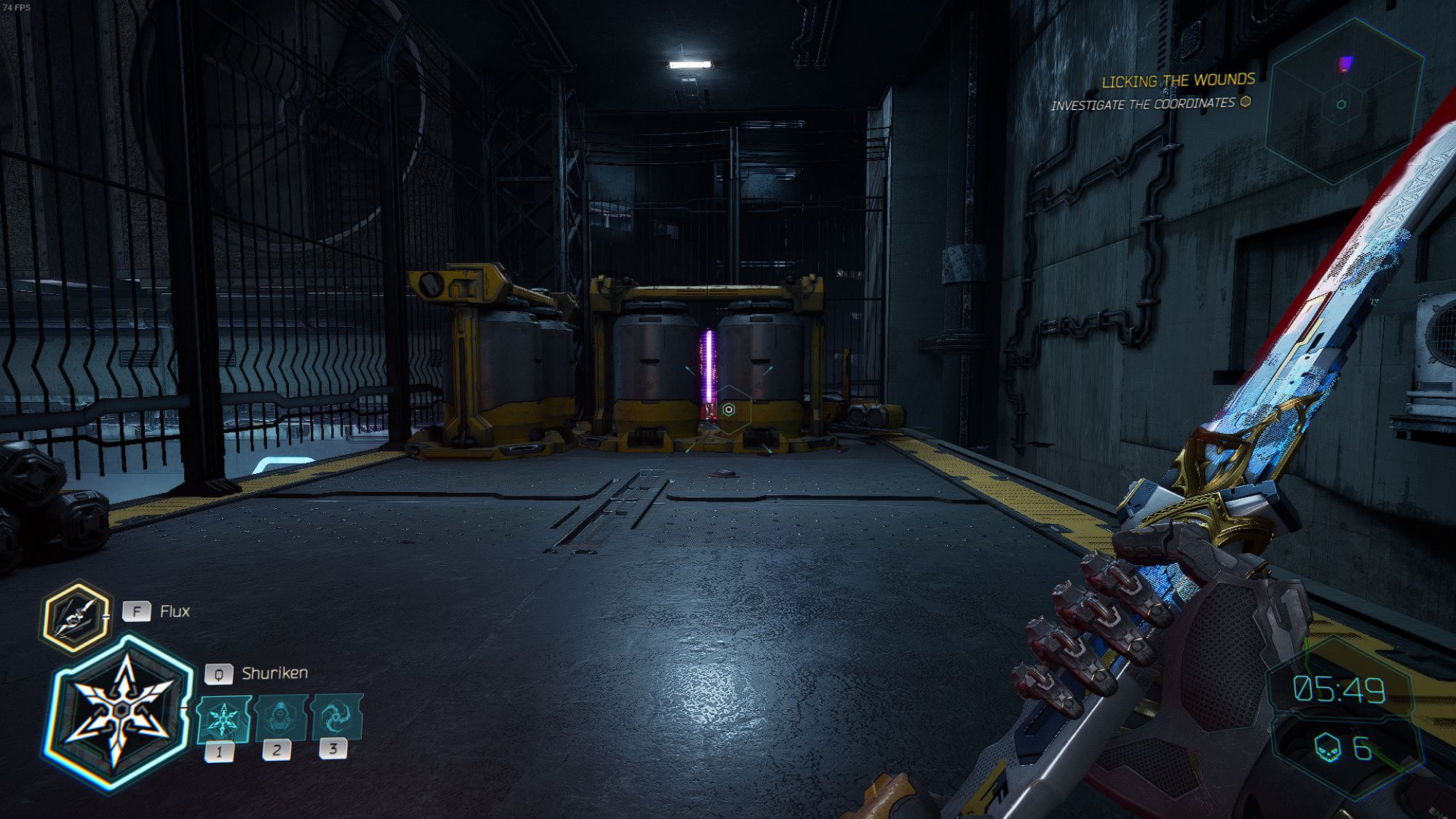Image resolution: width=1456 pixels, height=819 pixels.
Task: Select the small shuriken skill slot
Action: coord(223,719)
